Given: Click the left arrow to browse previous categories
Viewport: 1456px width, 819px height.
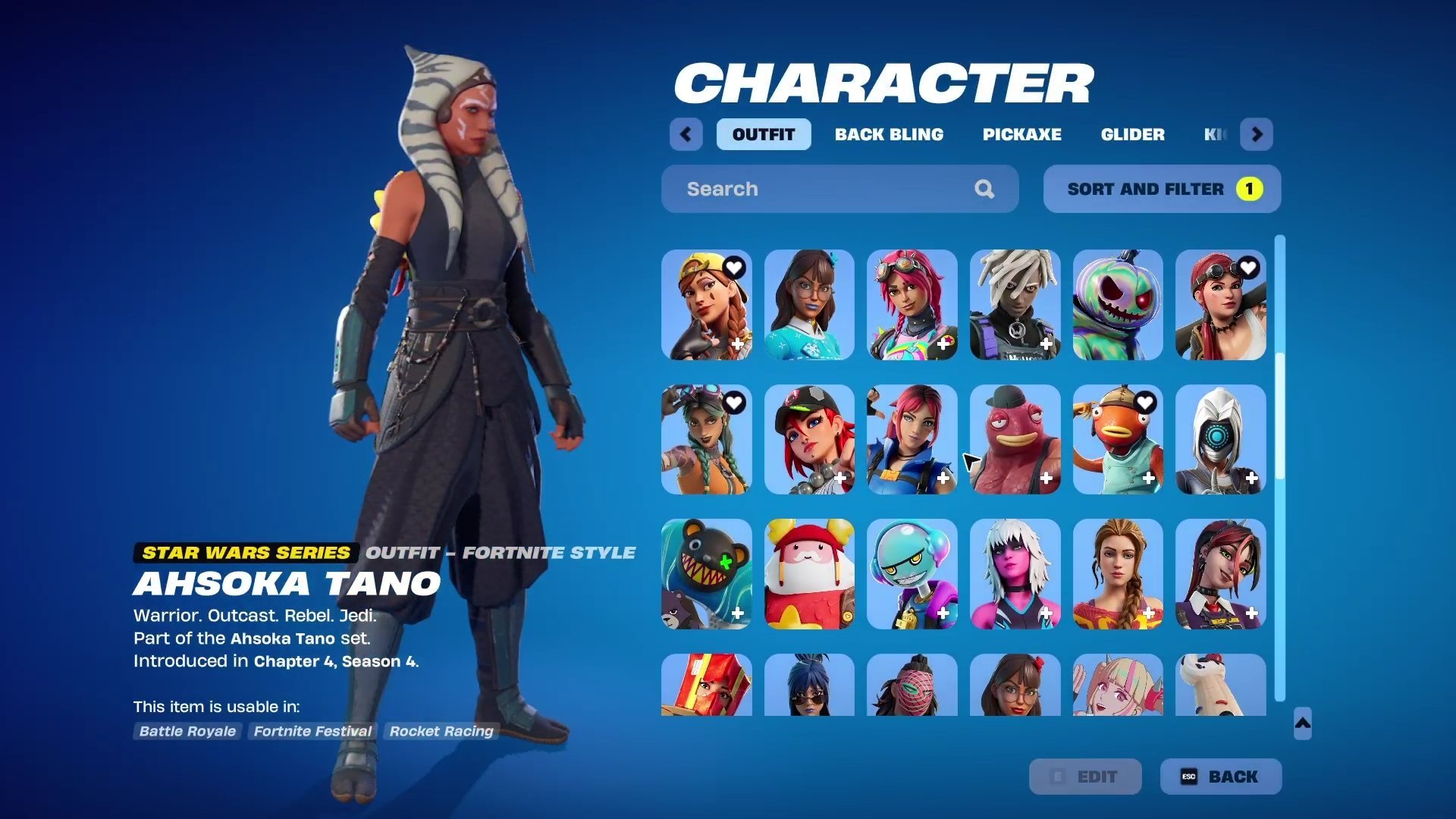Looking at the screenshot, I should [686, 134].
